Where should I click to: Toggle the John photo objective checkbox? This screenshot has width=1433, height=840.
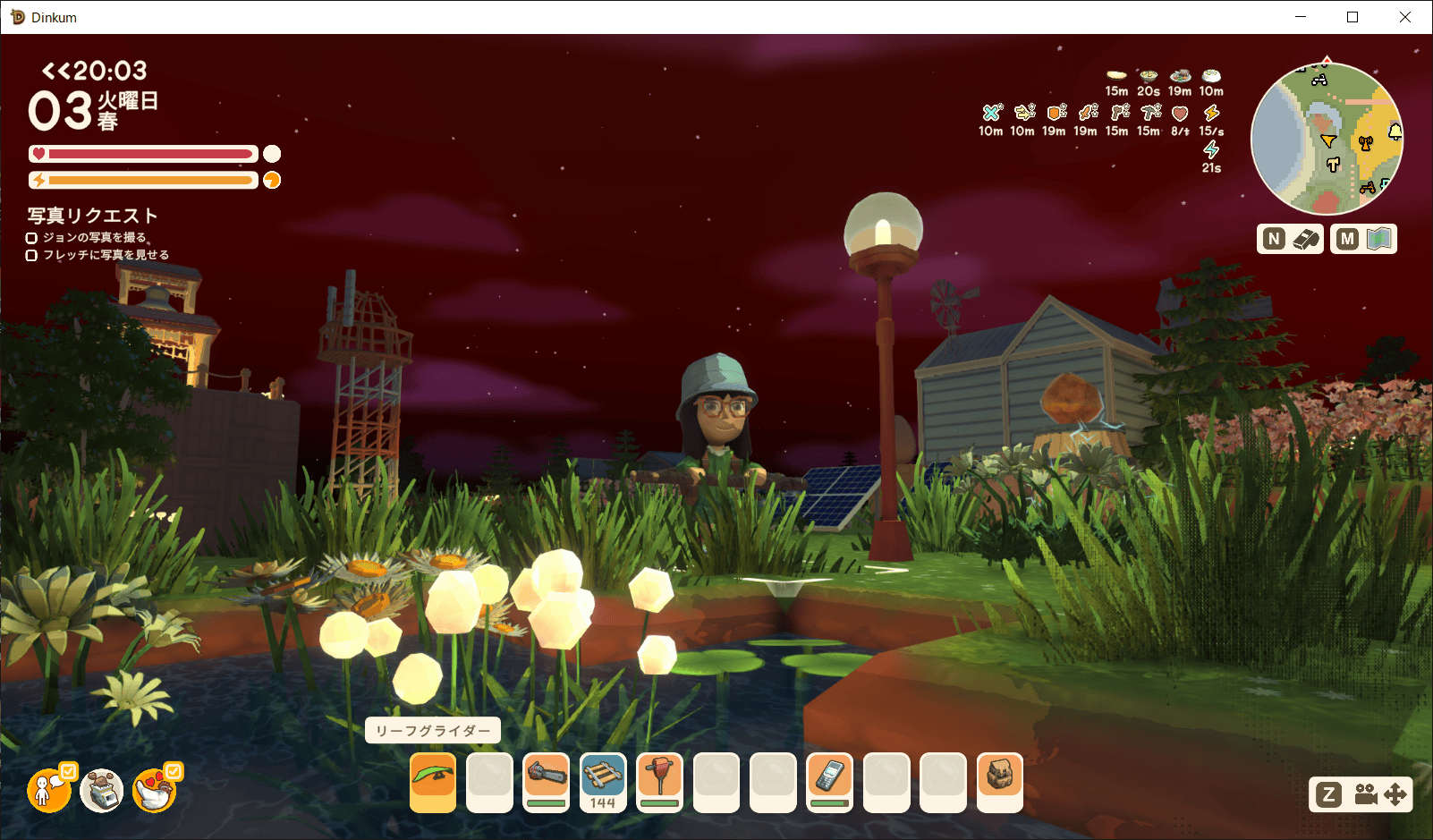tap(31, 238)
